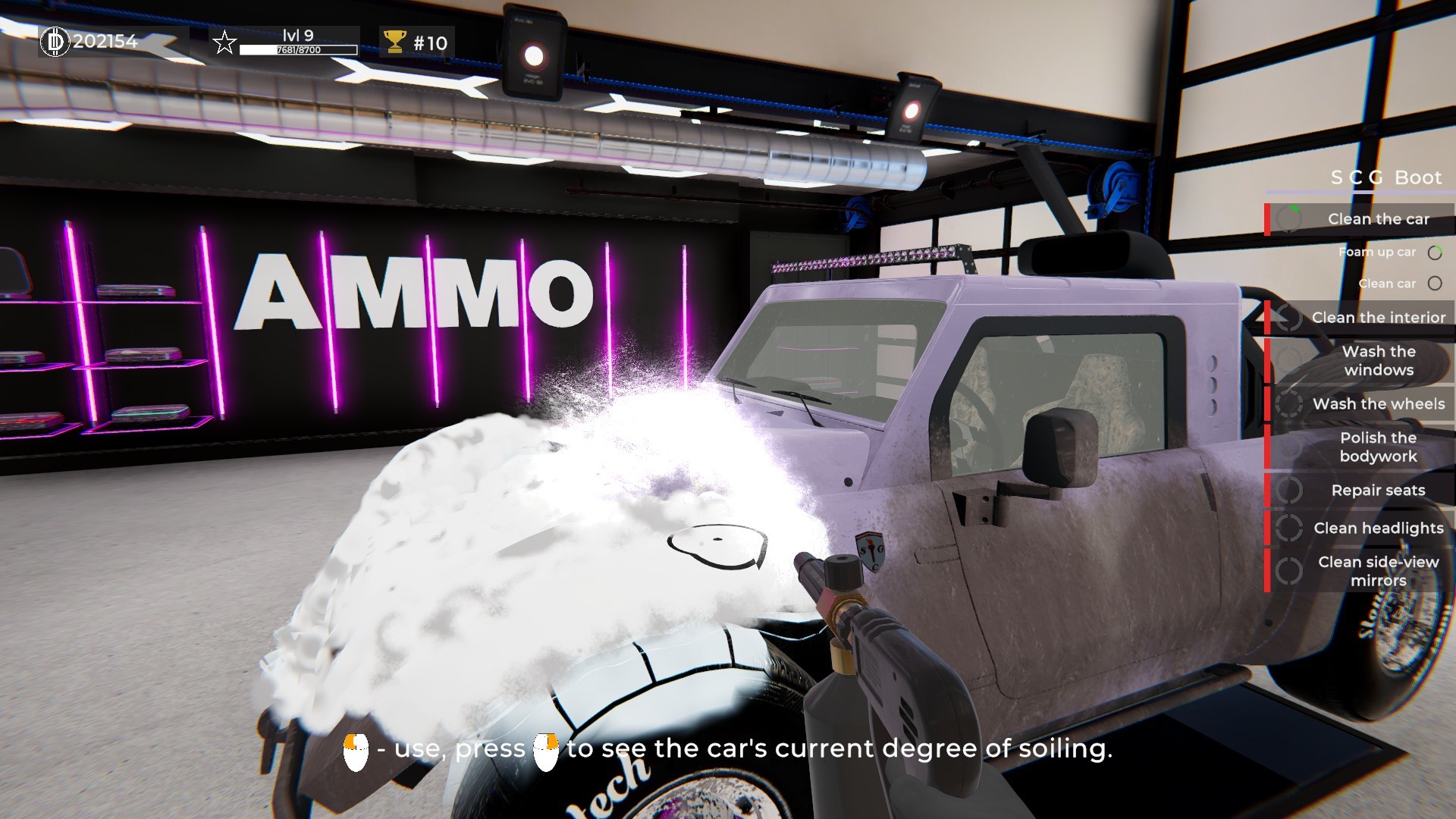The image size is (1456, 819).
Task: Select the Clean the interior progress icon
Action: click(1290, 318)
